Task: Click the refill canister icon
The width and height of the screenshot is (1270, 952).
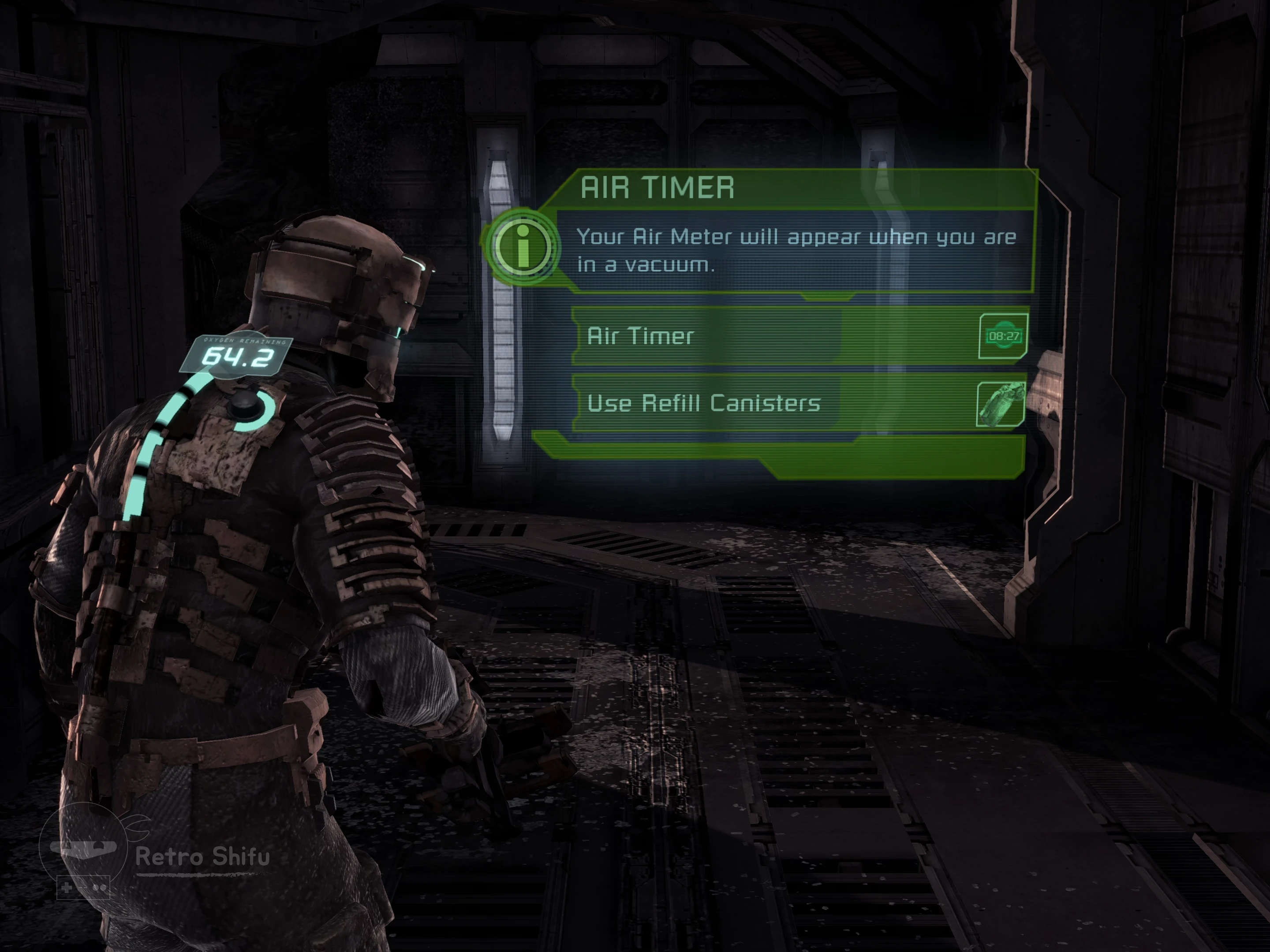Action: 1000,405
